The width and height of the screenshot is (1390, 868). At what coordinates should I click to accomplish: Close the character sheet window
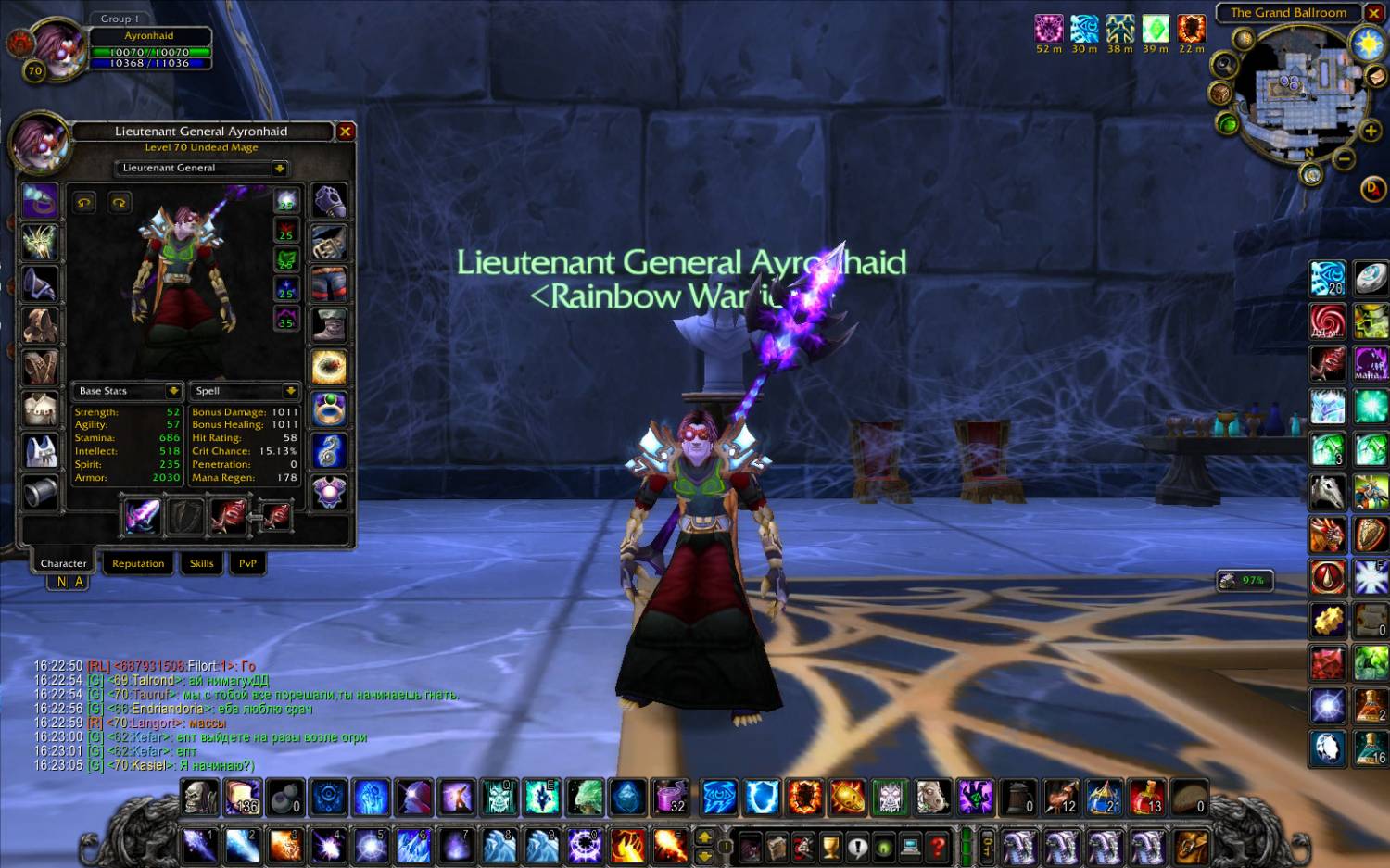(346, 132)
